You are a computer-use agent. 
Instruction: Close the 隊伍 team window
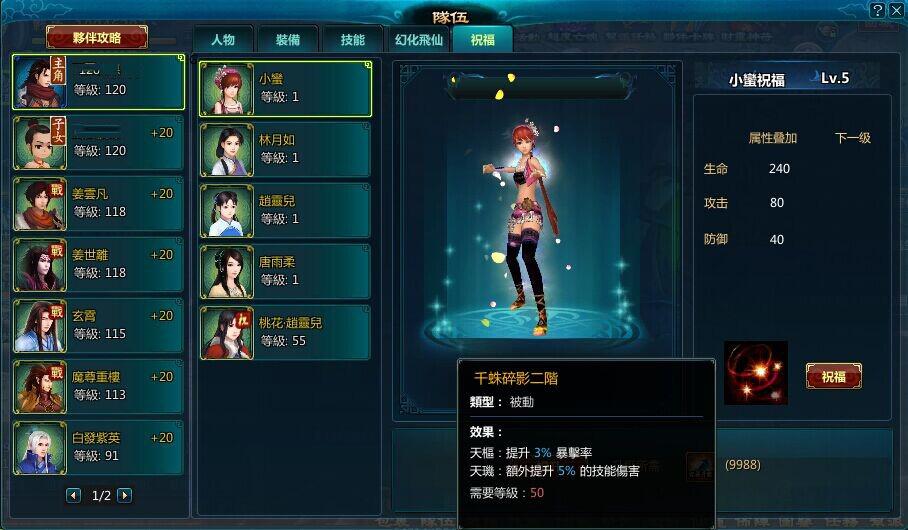click(x=895, y=10)
